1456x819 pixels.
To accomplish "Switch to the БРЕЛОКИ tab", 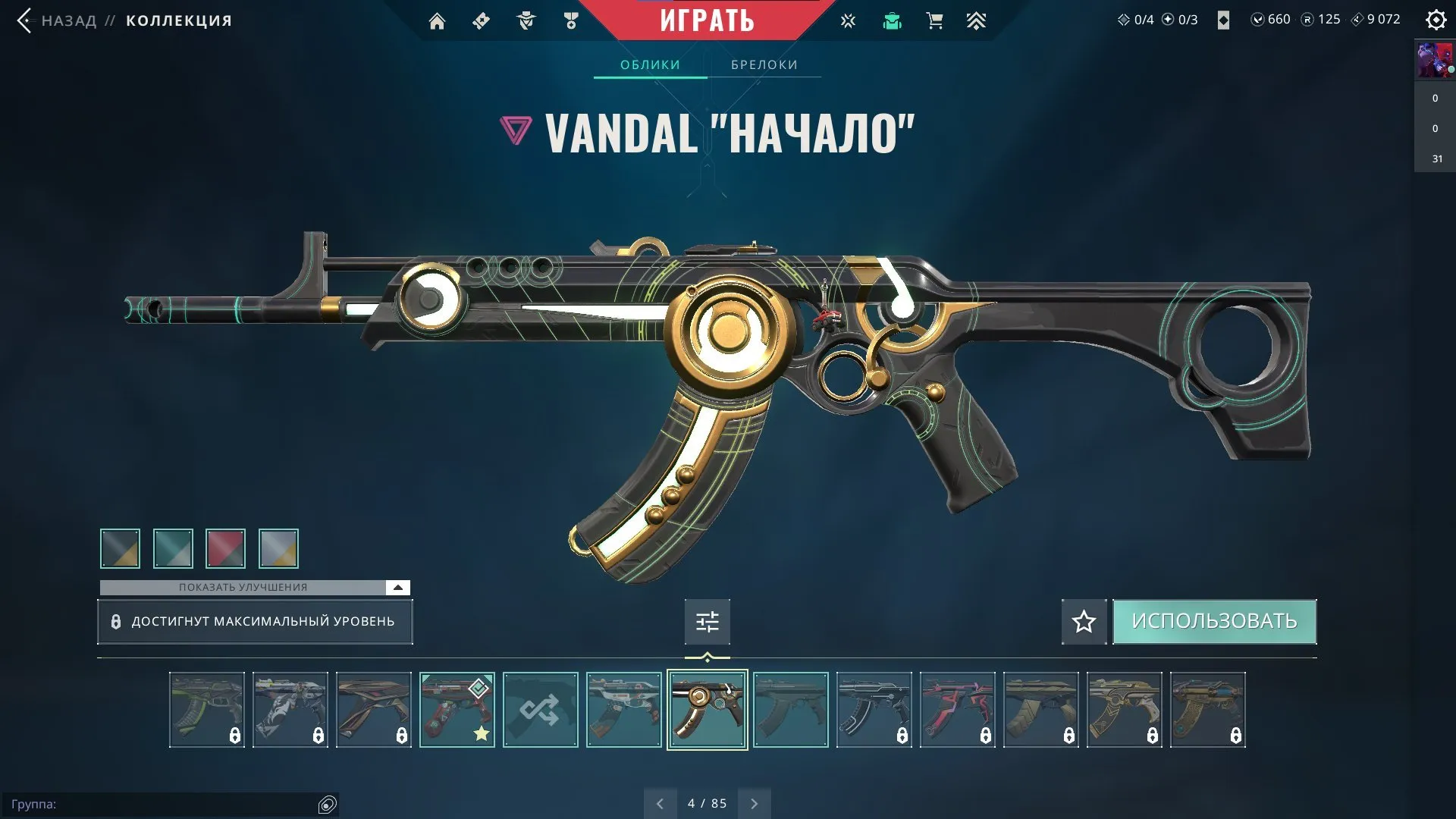I will [x=764, y=64].
